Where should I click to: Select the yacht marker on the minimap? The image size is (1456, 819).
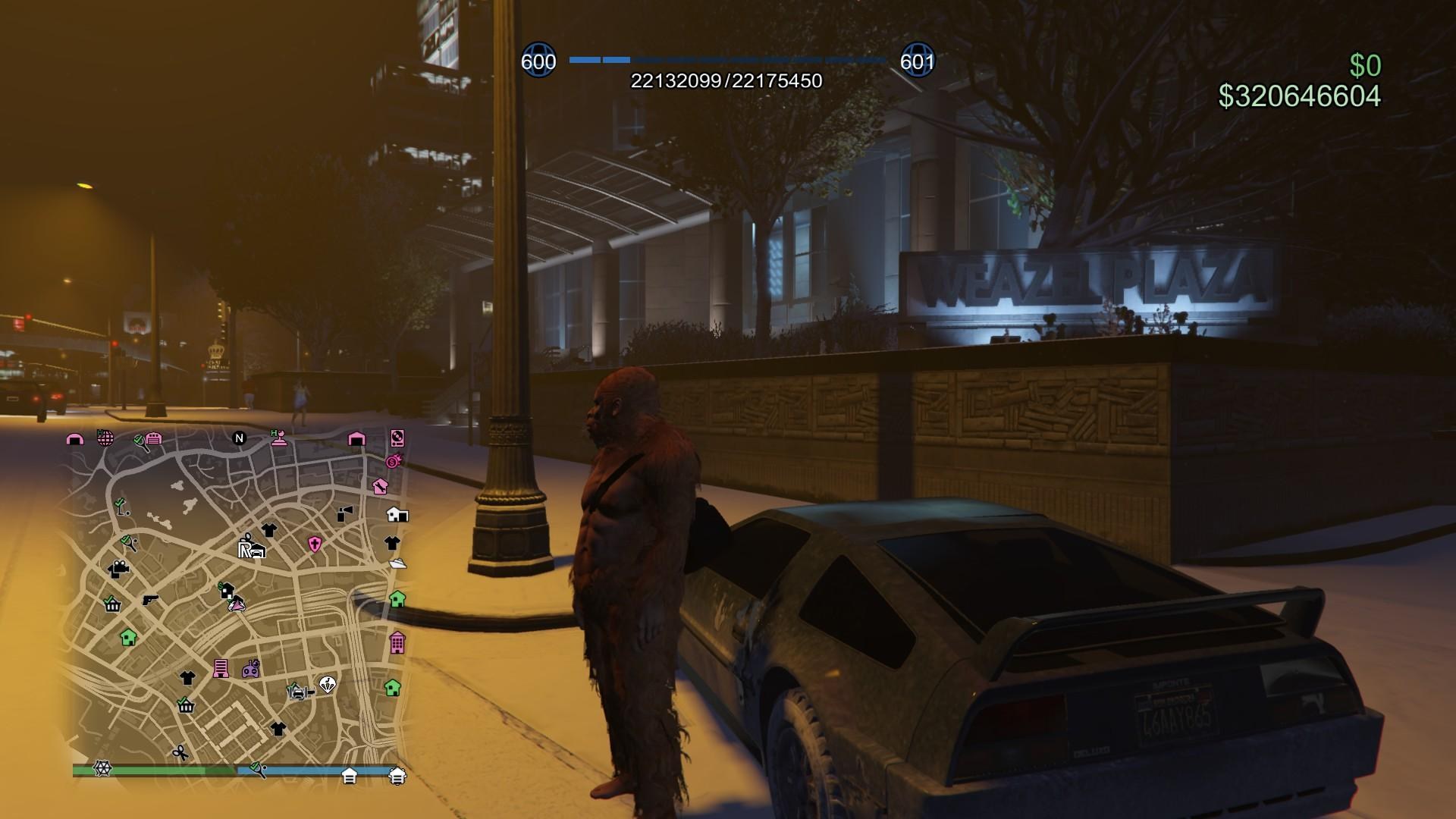[x=397, y=563]
